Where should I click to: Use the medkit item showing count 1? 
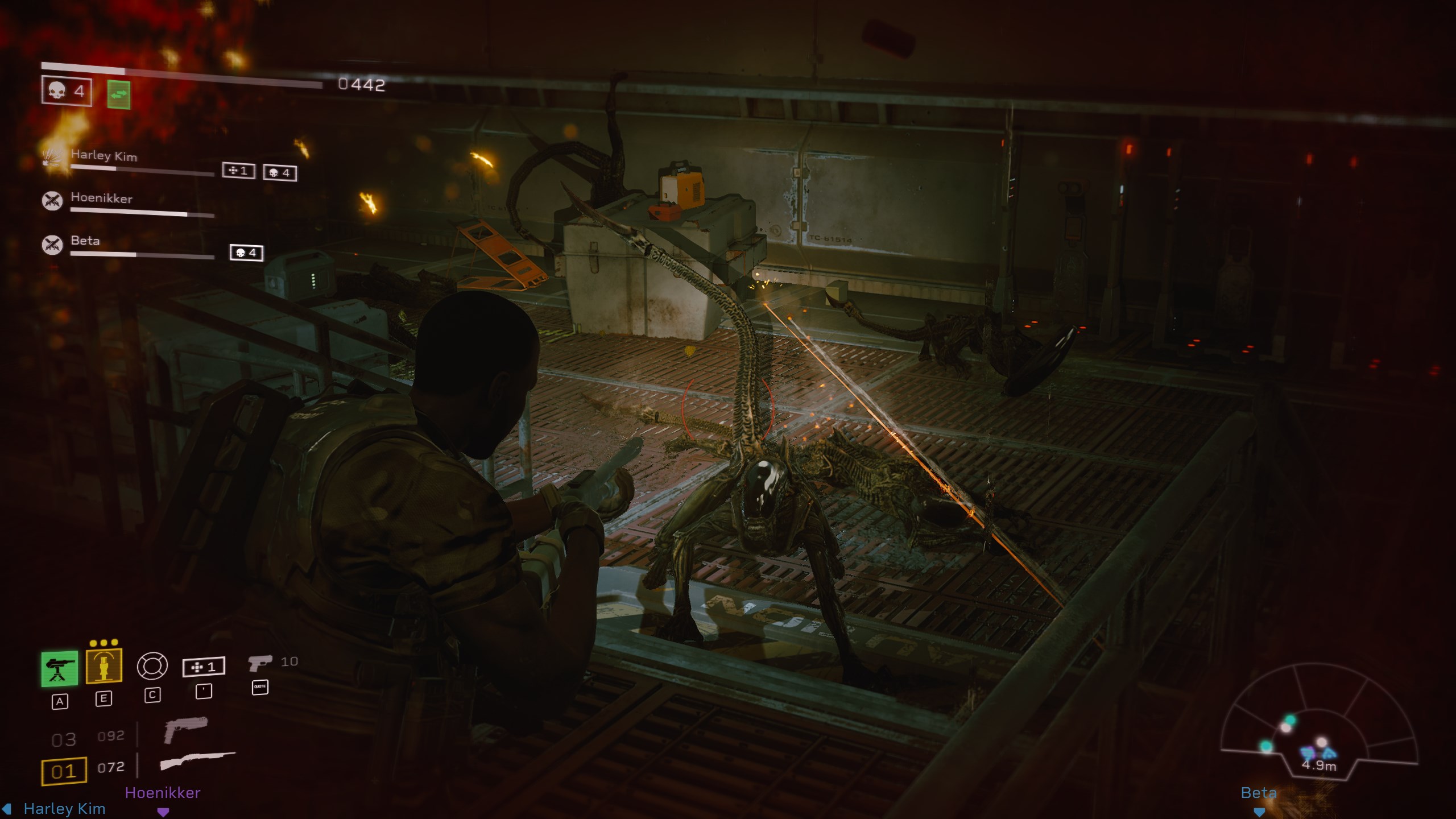click(204, 667)
